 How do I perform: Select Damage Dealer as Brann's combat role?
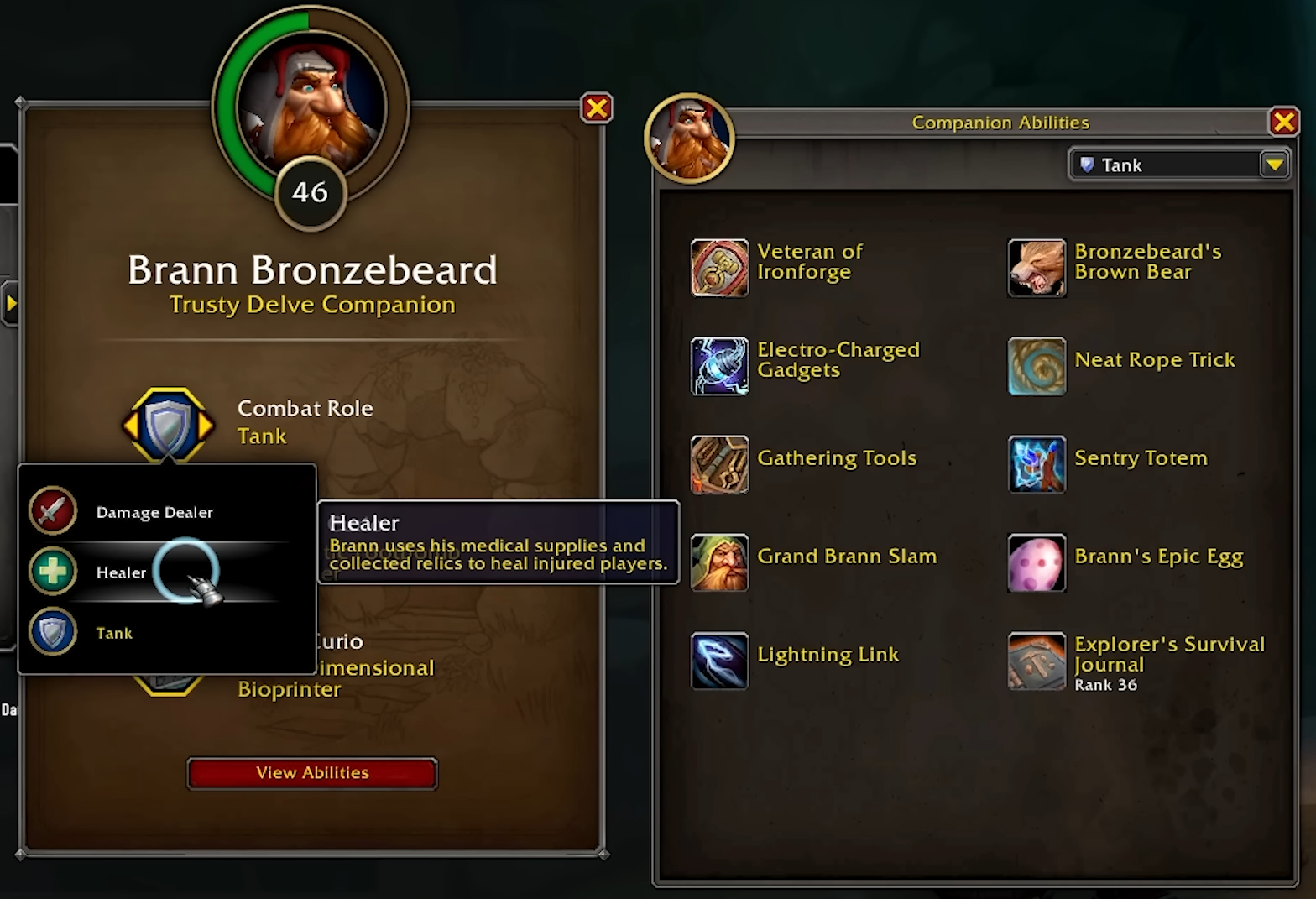point(154,511)
